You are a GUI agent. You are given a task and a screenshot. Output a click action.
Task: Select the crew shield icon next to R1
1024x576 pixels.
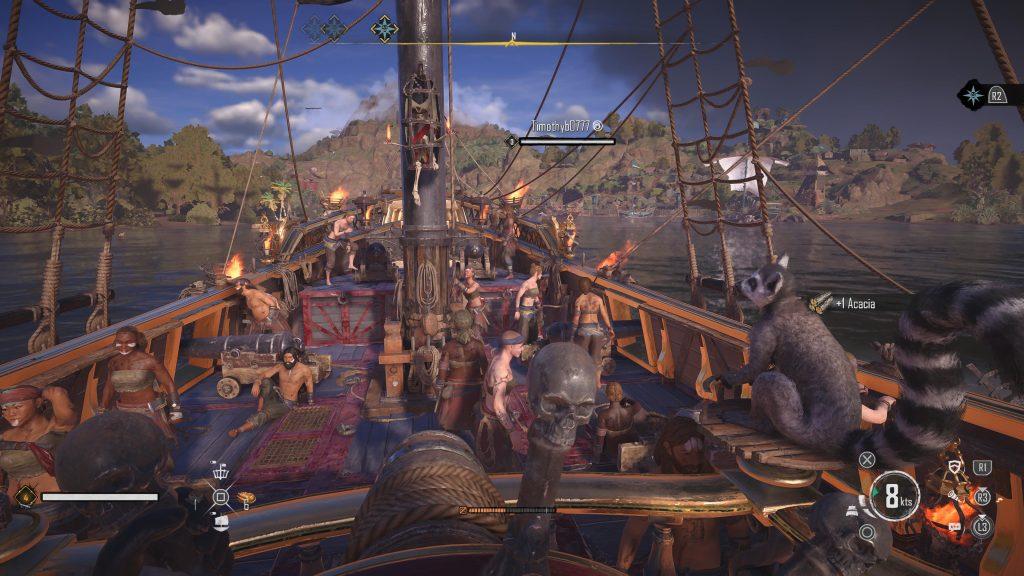955,468
